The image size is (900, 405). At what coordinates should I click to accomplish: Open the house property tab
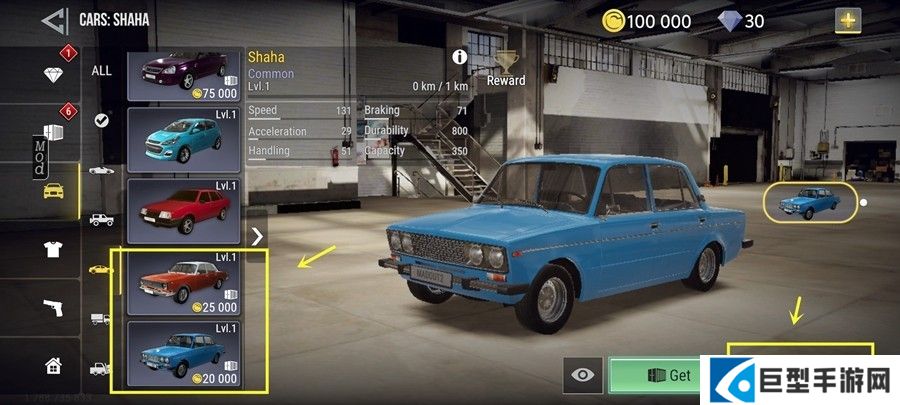(x=54, y=365)
